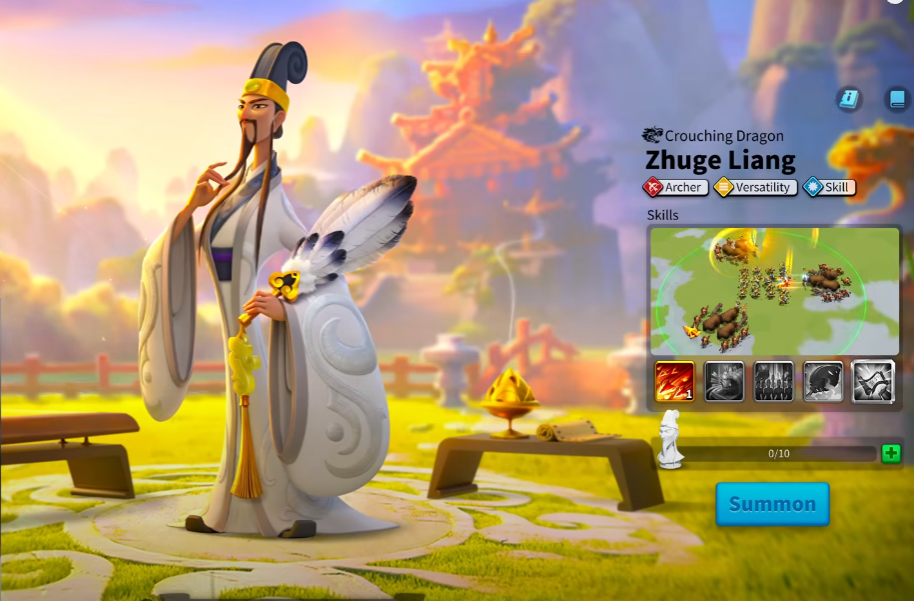Tap the green plus to add sculptures
Viewport: 914px width, 601px height.
click(890, 453)
